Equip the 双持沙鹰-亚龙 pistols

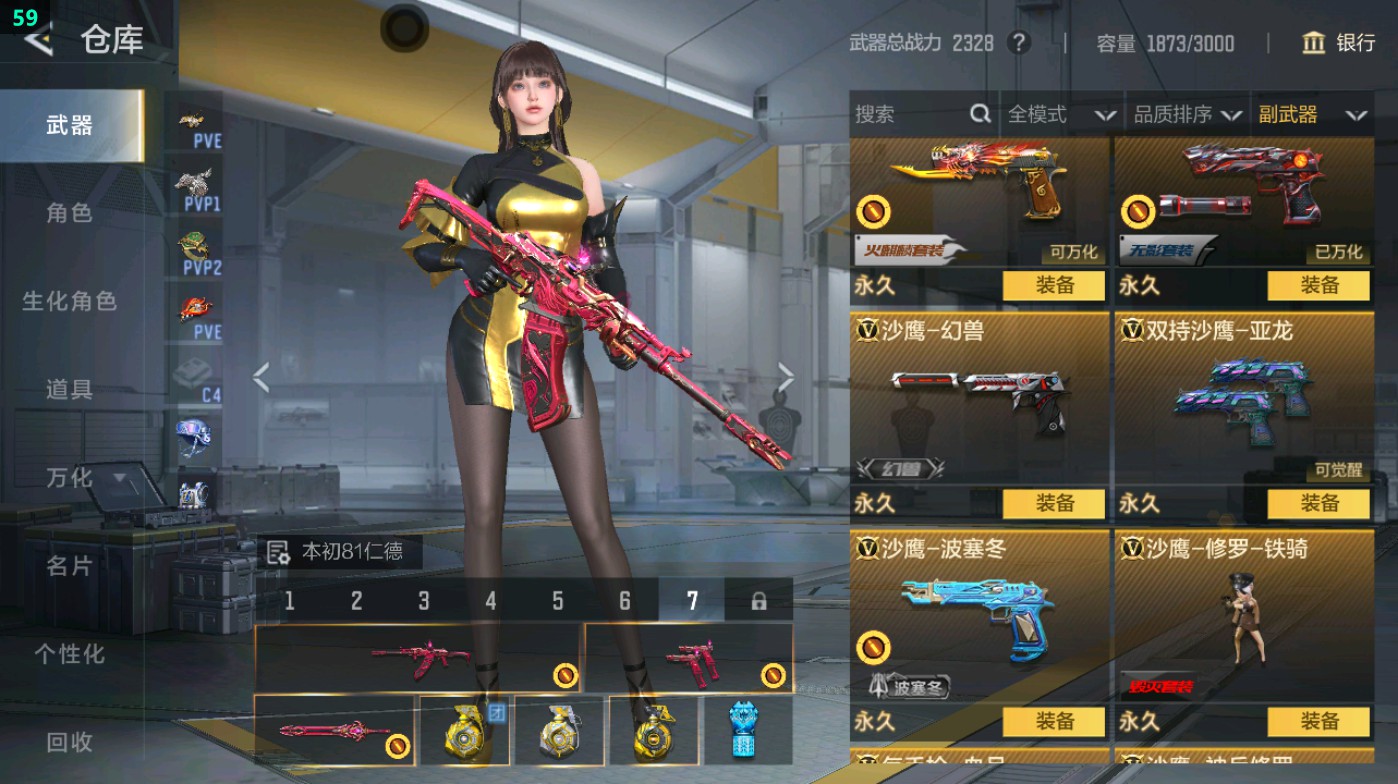point(1318,503)
